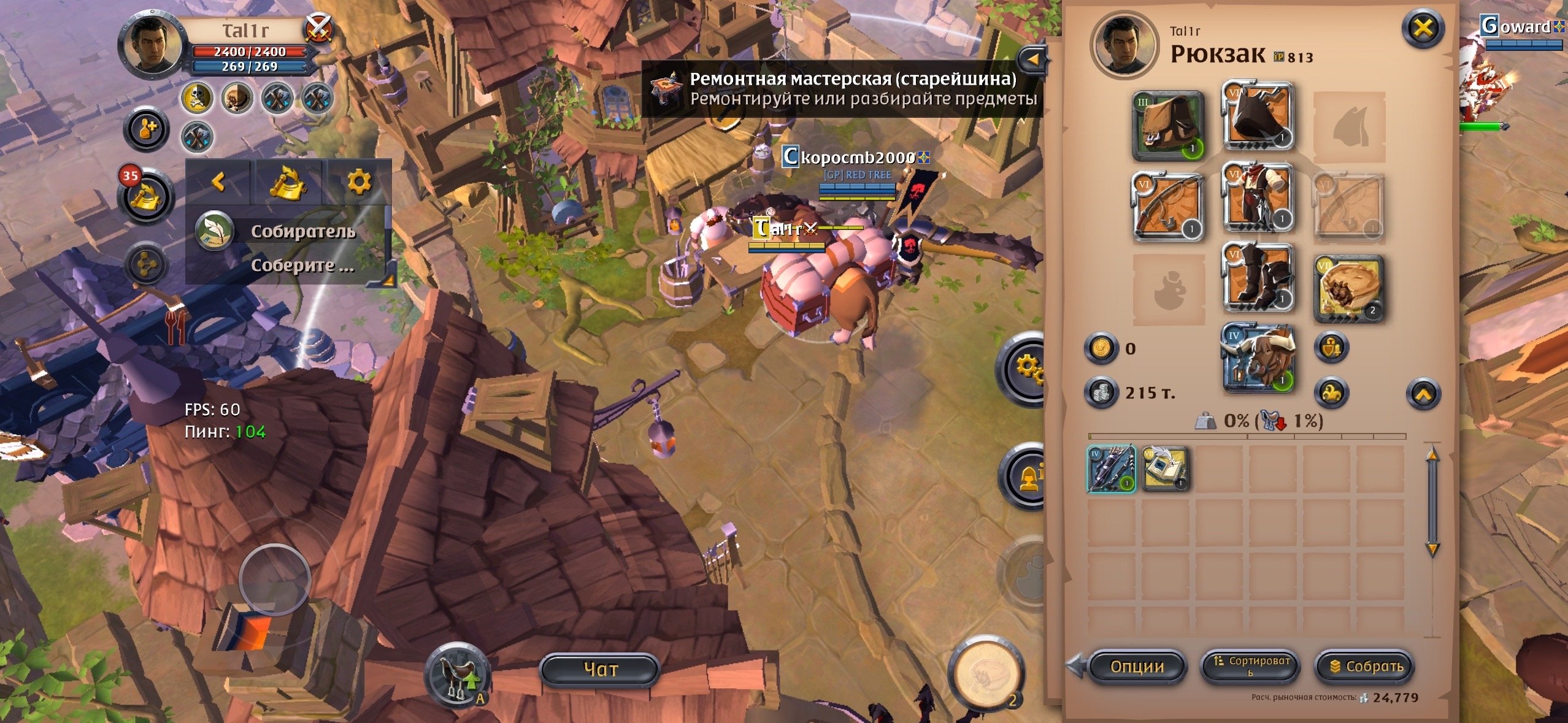The width and height of the screenshot is (1568, 723).
Task: Select the ox mount slot
Action: click(x=1258, y=359)
